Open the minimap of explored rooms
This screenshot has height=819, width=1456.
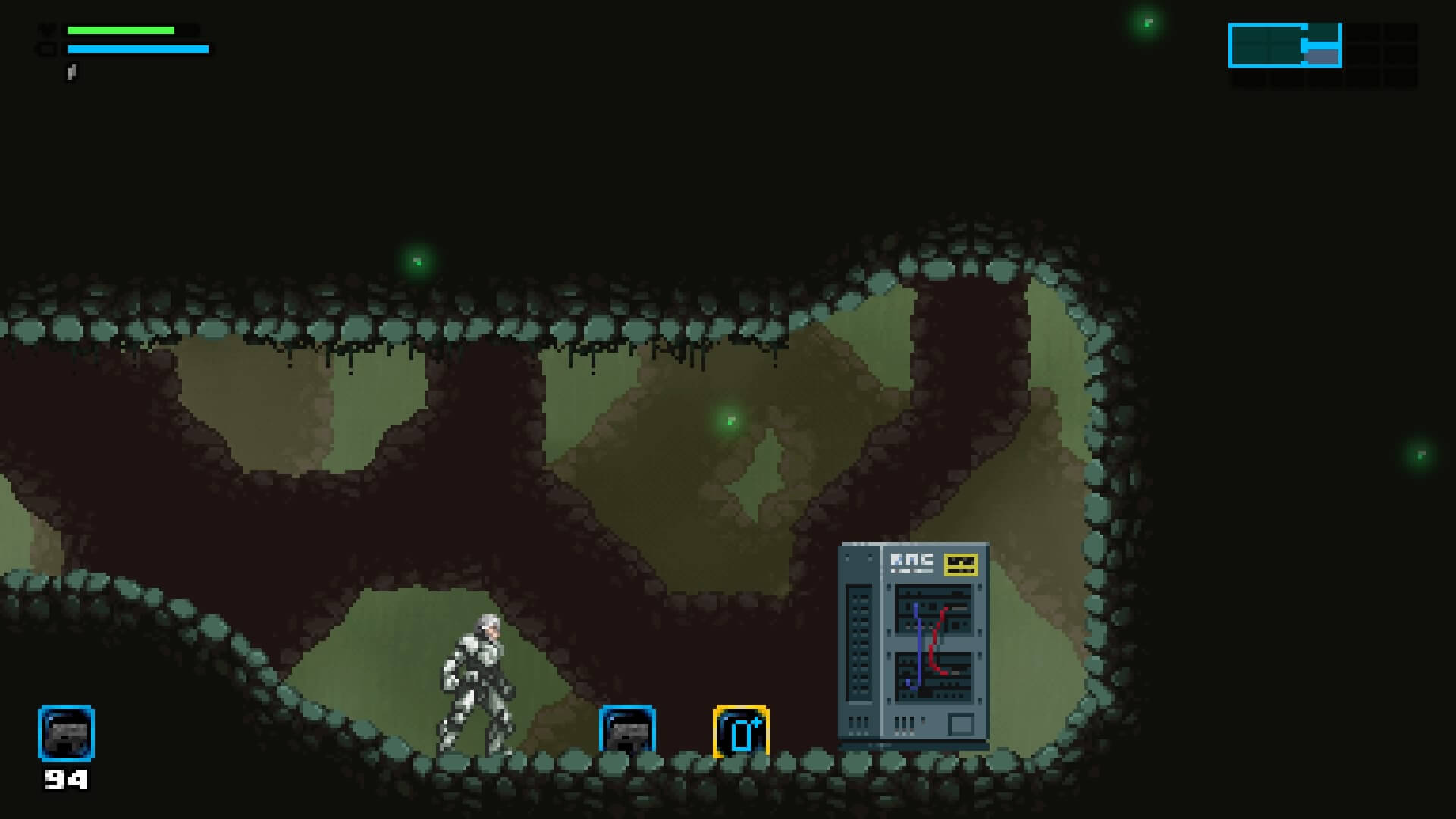point(1322,55)
